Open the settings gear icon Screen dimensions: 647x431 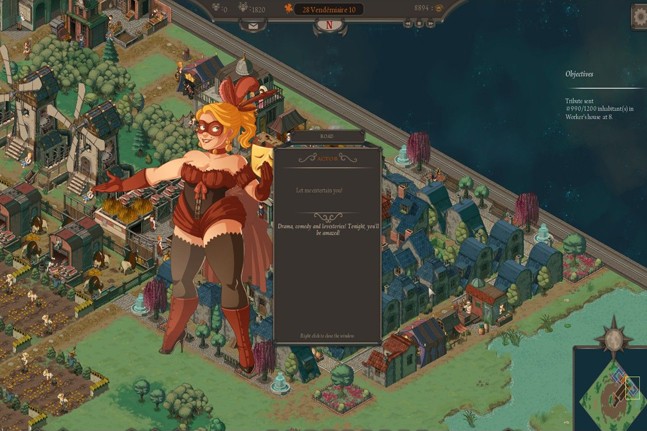click(638, 17)
